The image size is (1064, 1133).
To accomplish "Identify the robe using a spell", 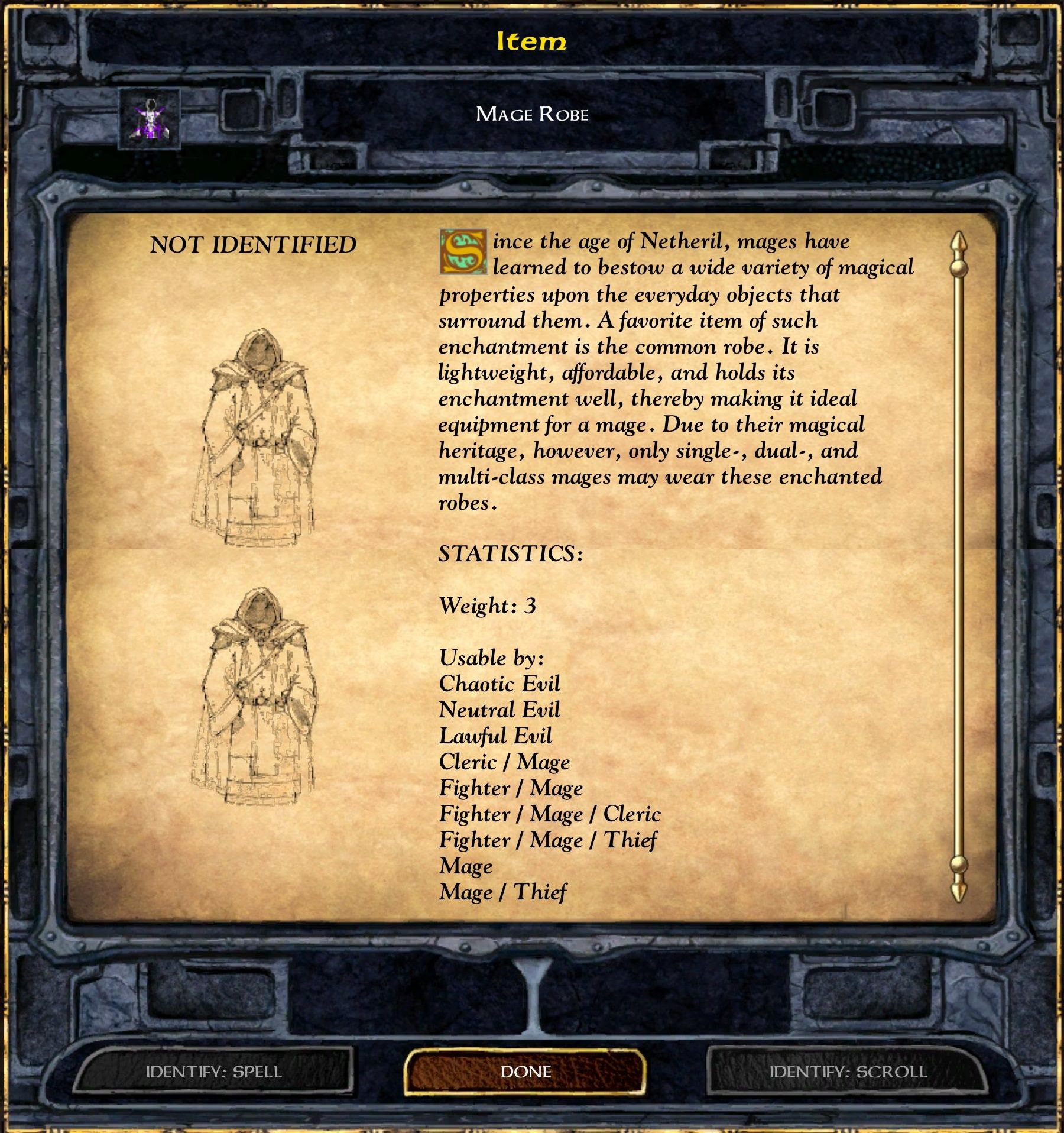I will tap(214, 1072).
